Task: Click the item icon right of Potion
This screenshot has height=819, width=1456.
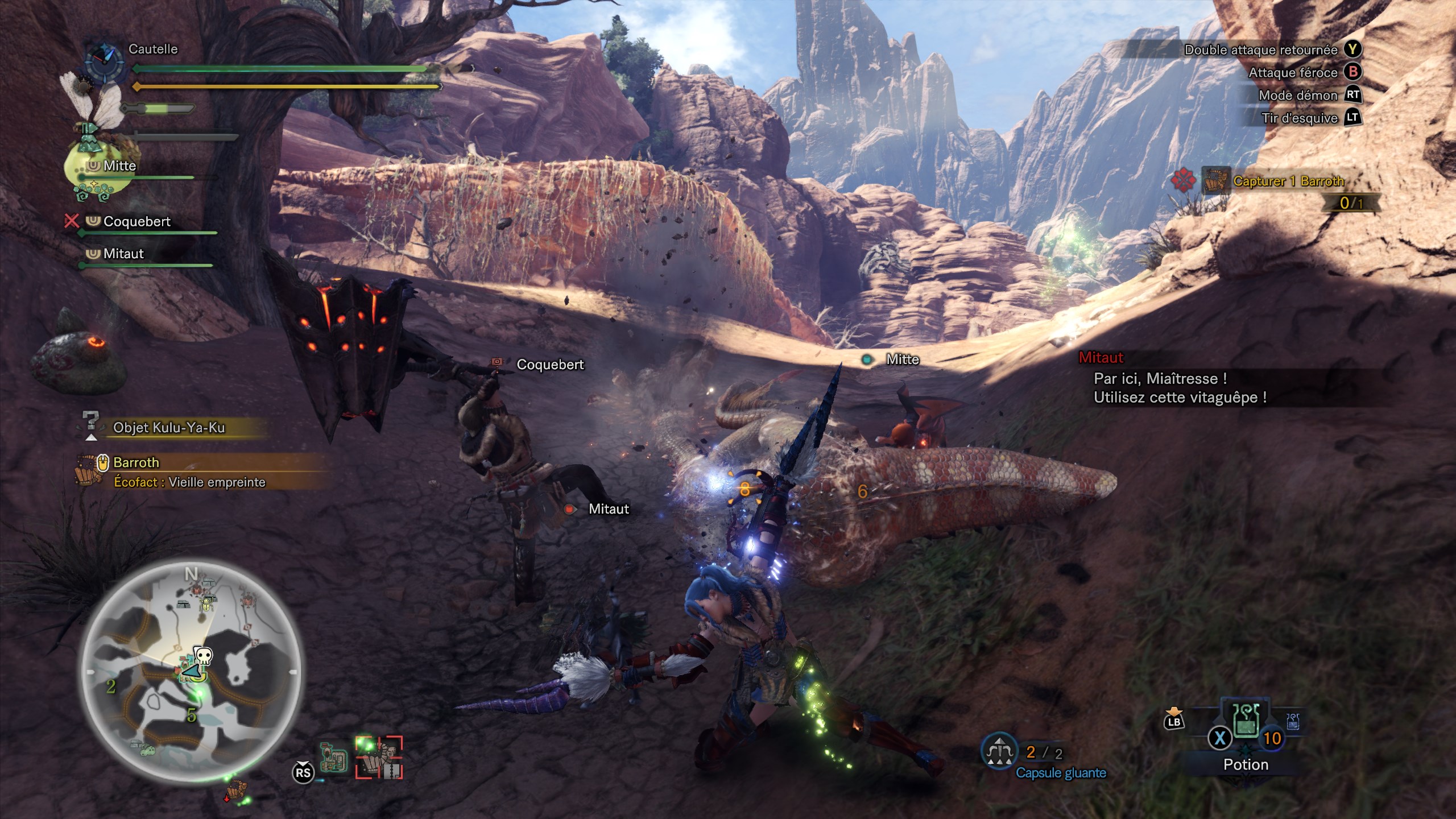Action: [1293, 722]
